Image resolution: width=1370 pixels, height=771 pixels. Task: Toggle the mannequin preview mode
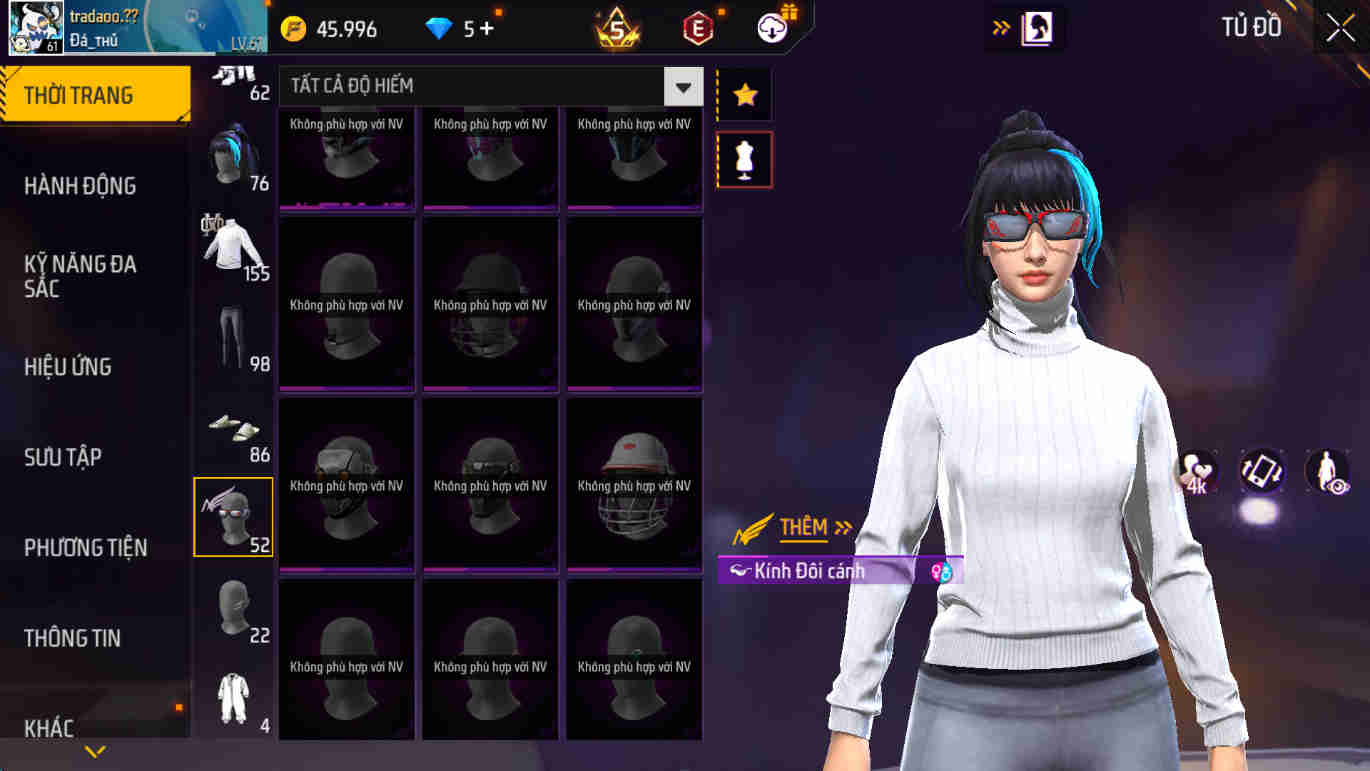pos(744,160)
